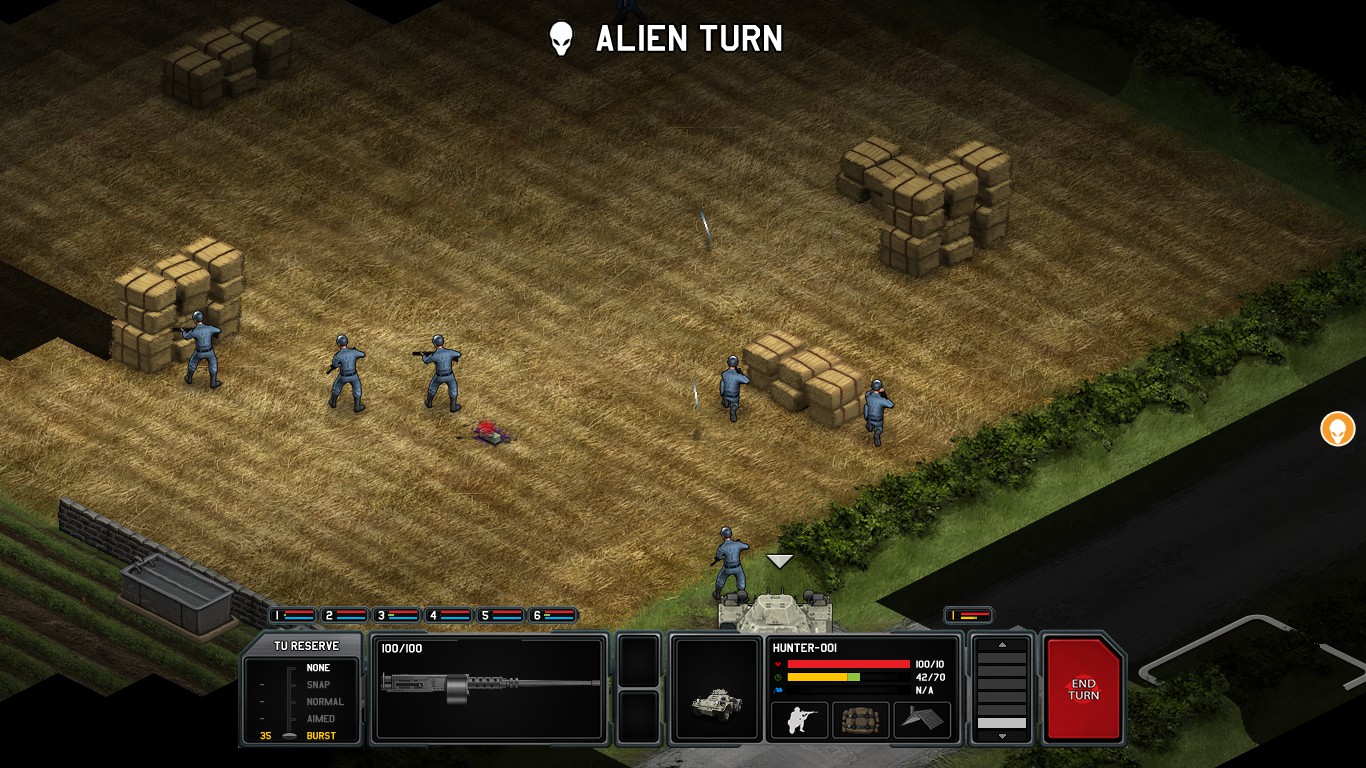Set TU reserve to Aimed
Screen dimensions: 1366x768
tap(320, 719)
